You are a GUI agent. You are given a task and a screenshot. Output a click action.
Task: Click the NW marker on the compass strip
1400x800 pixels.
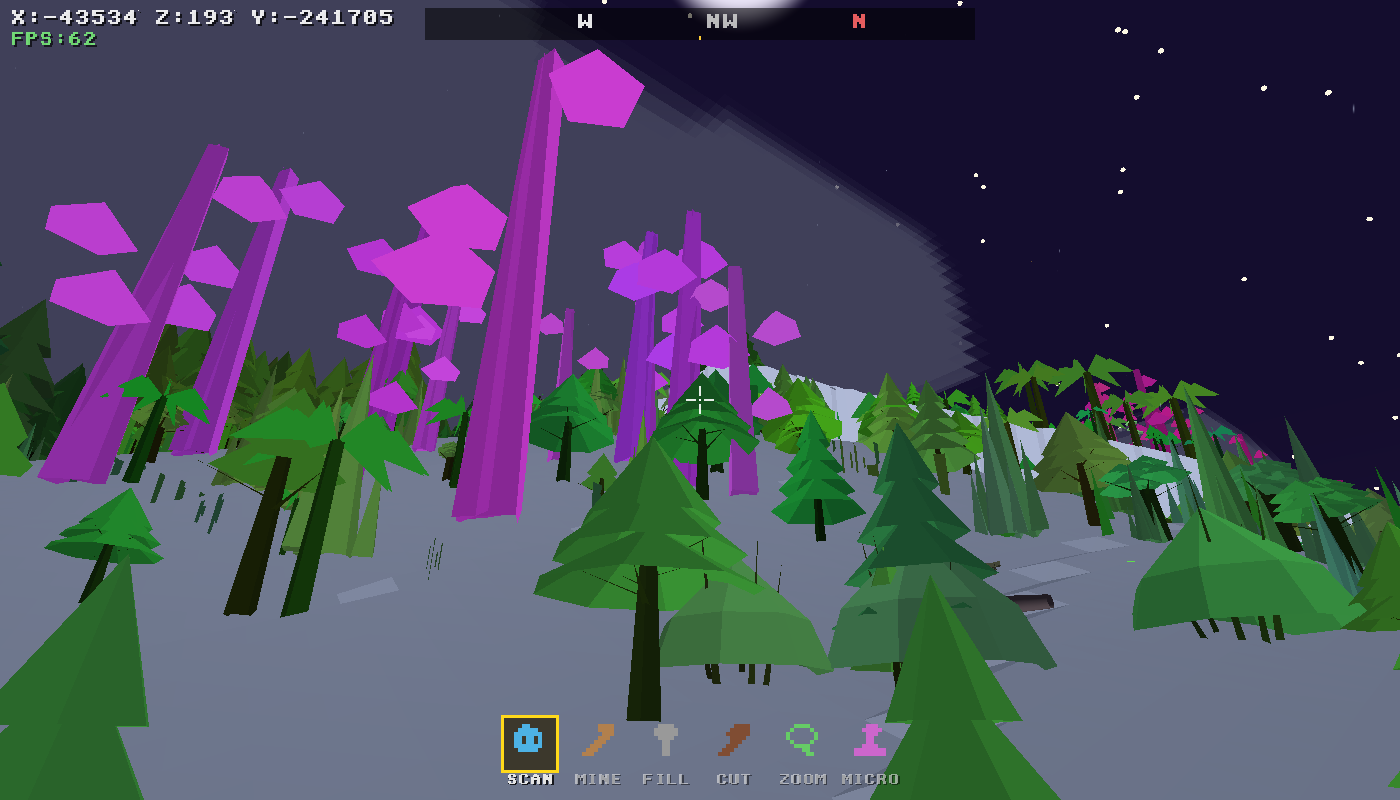pos(722,20)
